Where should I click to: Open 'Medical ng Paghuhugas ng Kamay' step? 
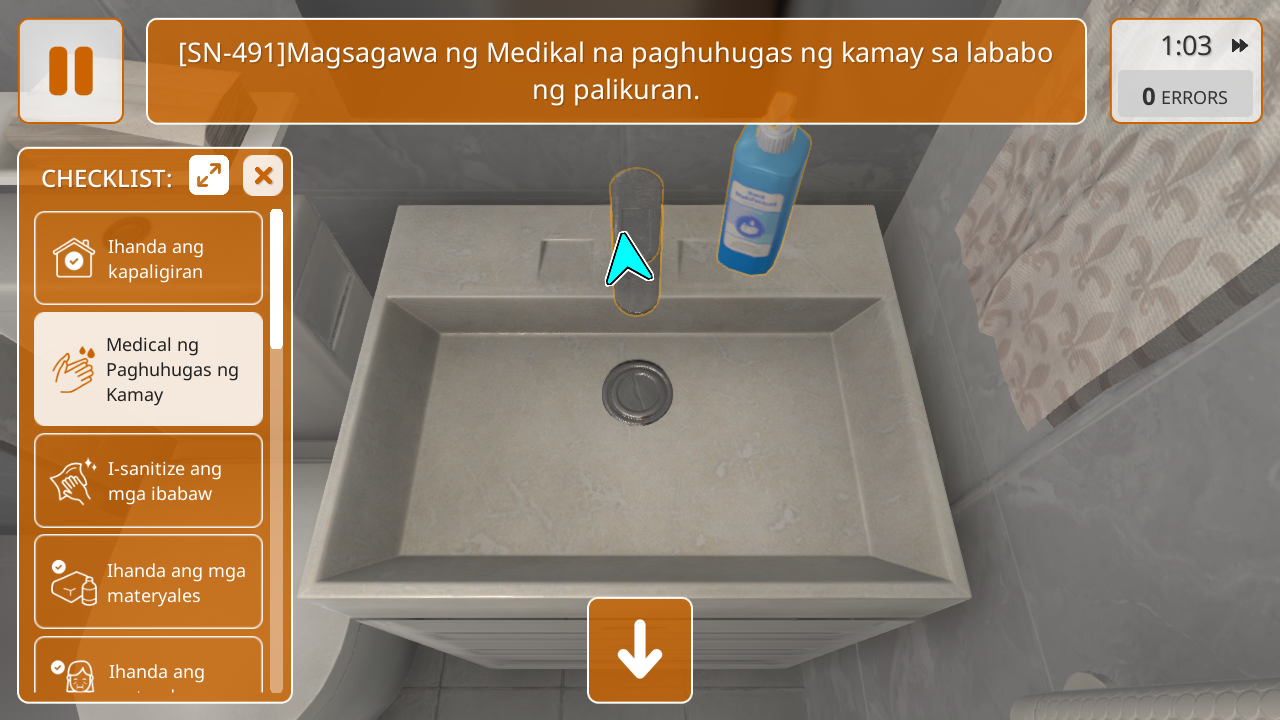[148, 369]
